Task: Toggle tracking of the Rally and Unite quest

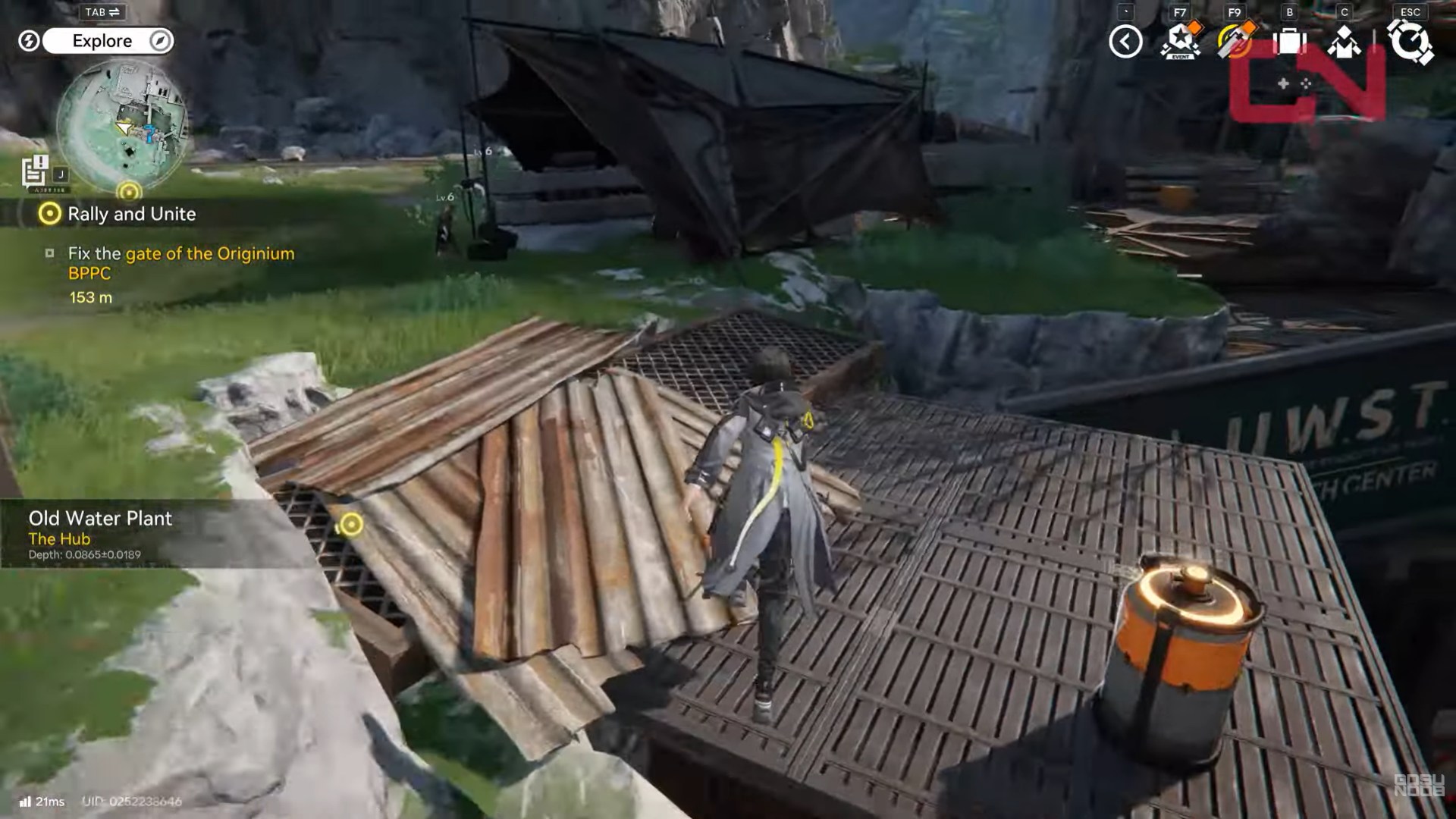Action: [x=49, y=215]
